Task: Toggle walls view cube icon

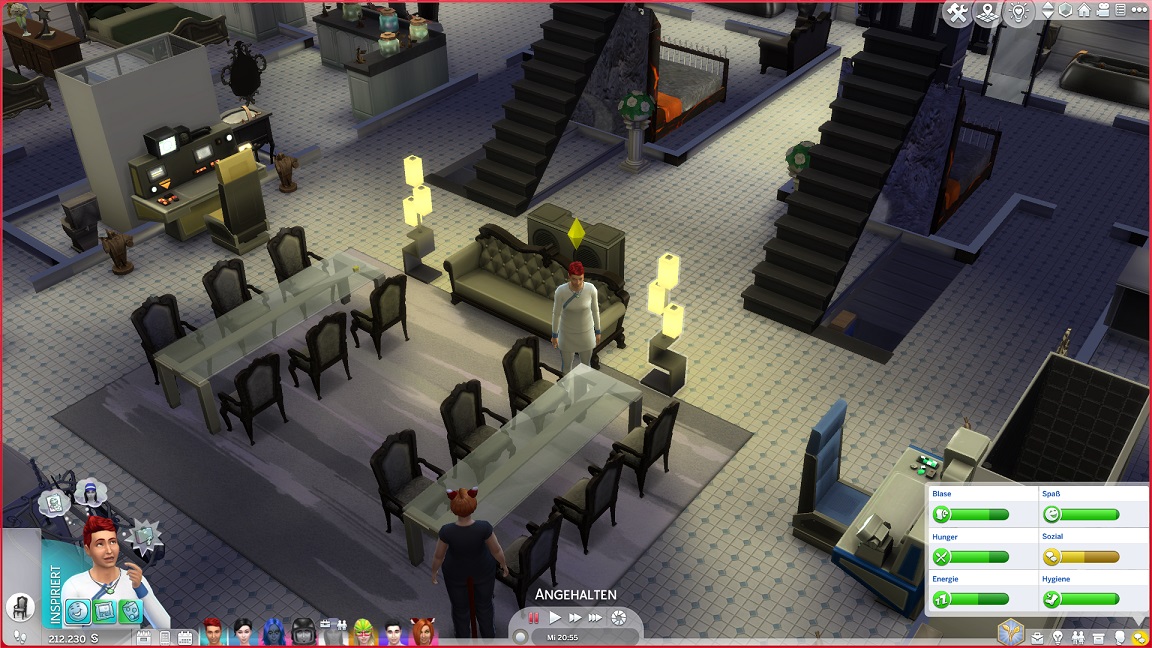Action: [1066, 11]
